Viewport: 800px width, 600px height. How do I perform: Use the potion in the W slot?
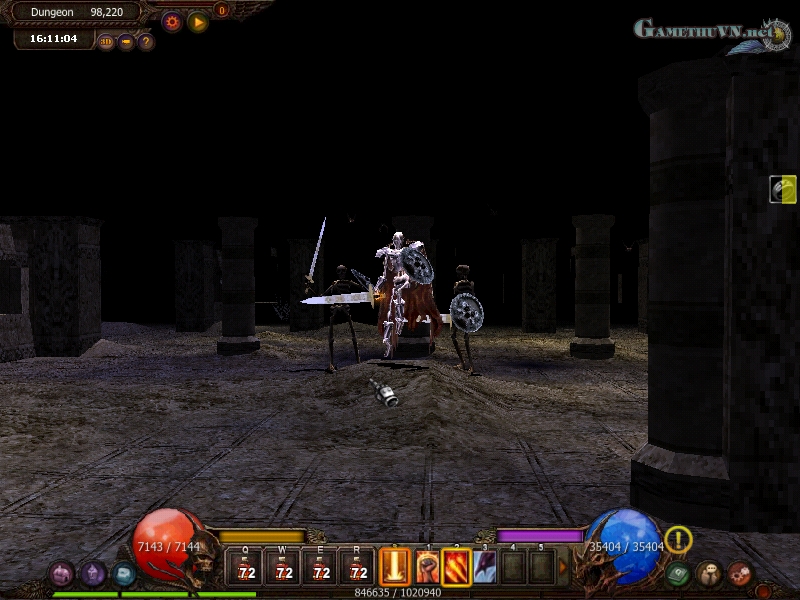click(283, 567)
